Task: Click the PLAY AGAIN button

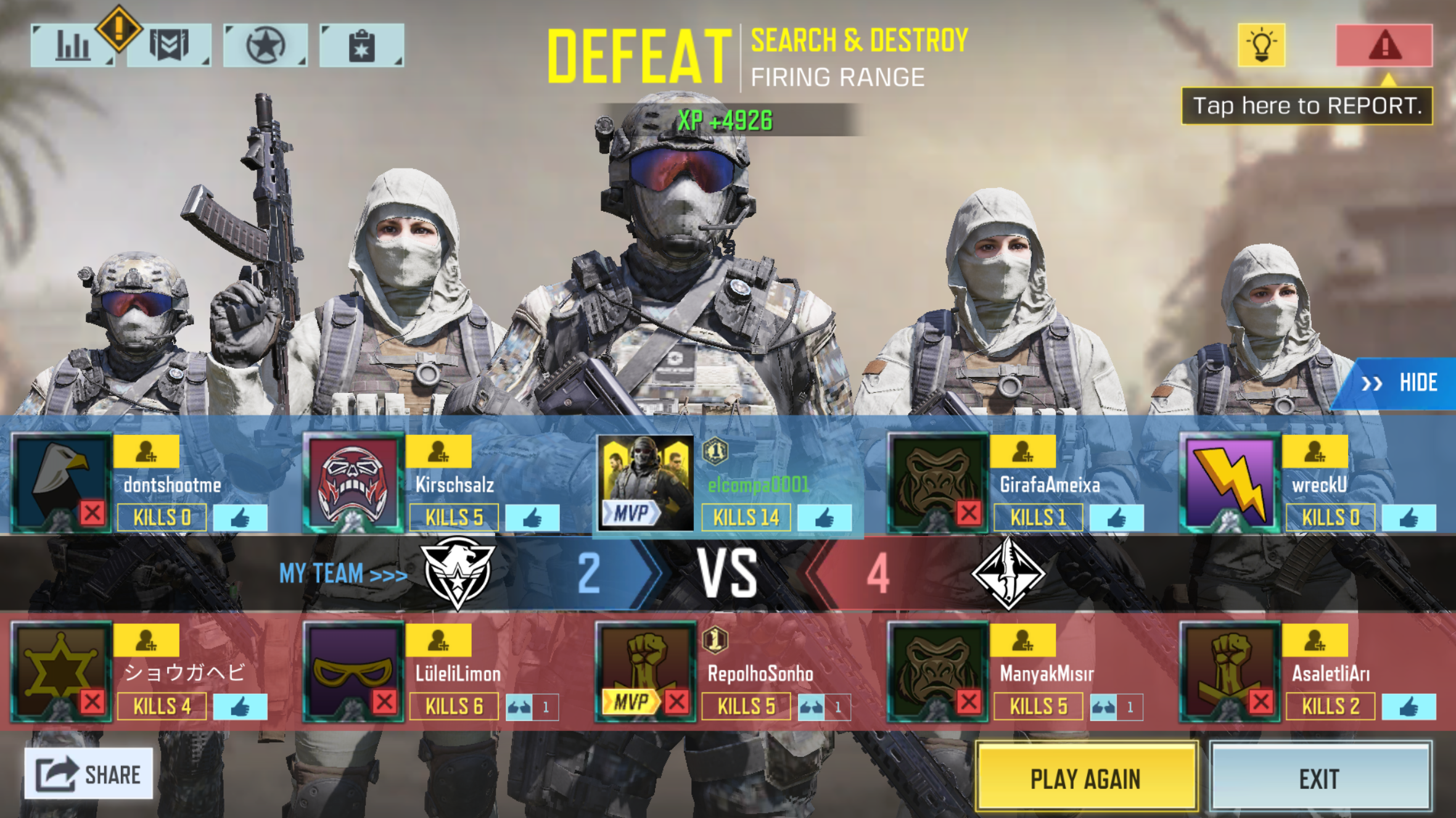Action: click(1086, 778)
